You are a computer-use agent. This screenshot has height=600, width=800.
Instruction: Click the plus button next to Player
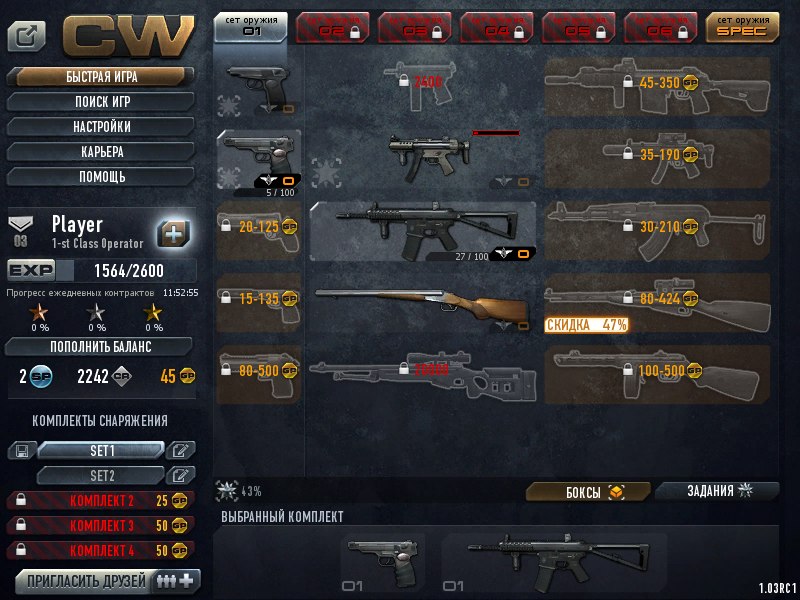pyautogui.click(x=174, y=232)
